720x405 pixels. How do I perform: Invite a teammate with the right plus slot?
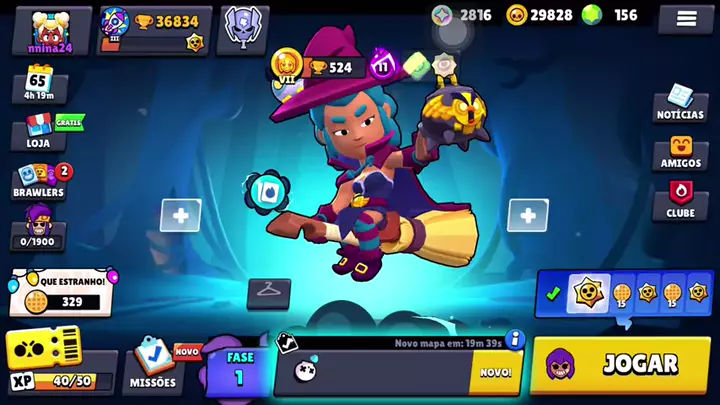[x=527, y=215]
